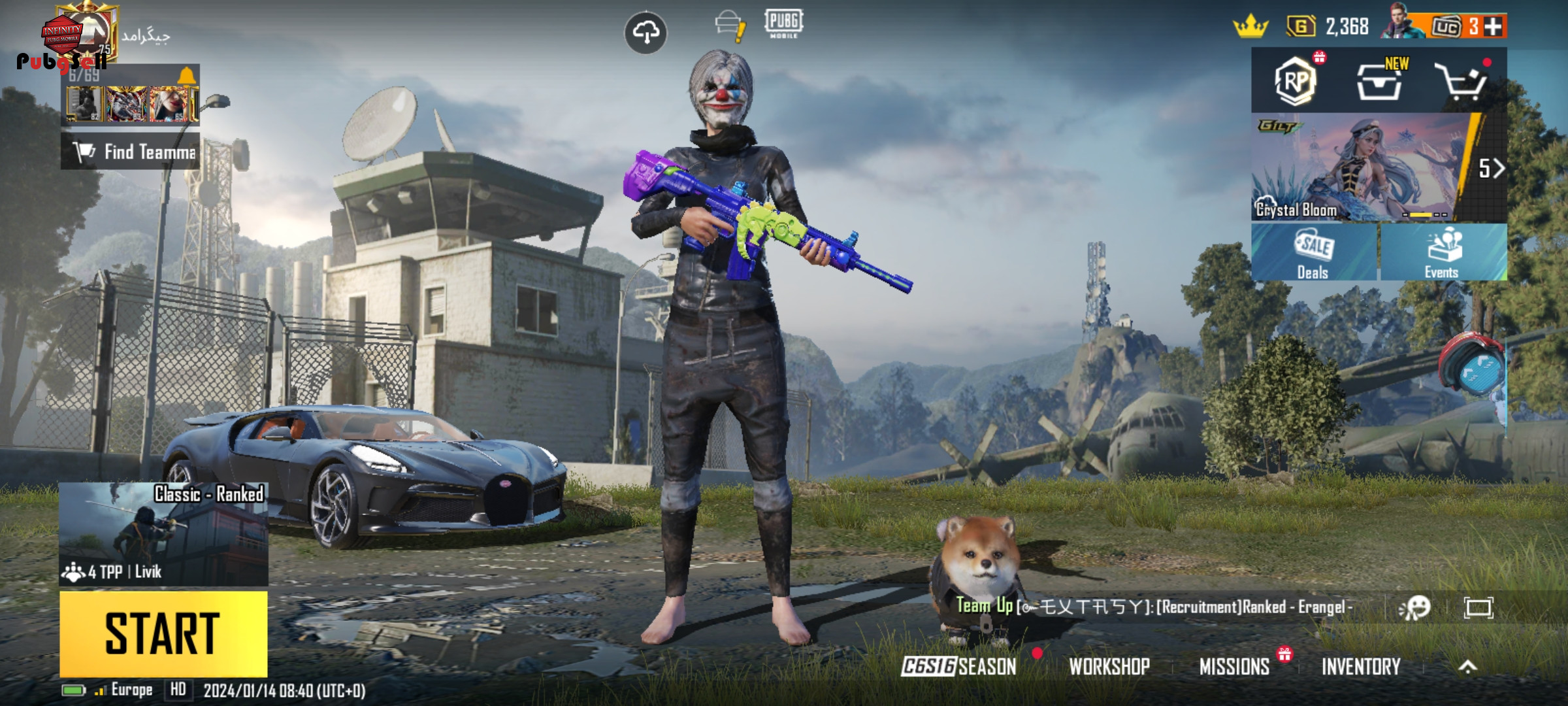
Task: Toggle the fullscreen frame icon beside chat
Action: pos(1478,608)
